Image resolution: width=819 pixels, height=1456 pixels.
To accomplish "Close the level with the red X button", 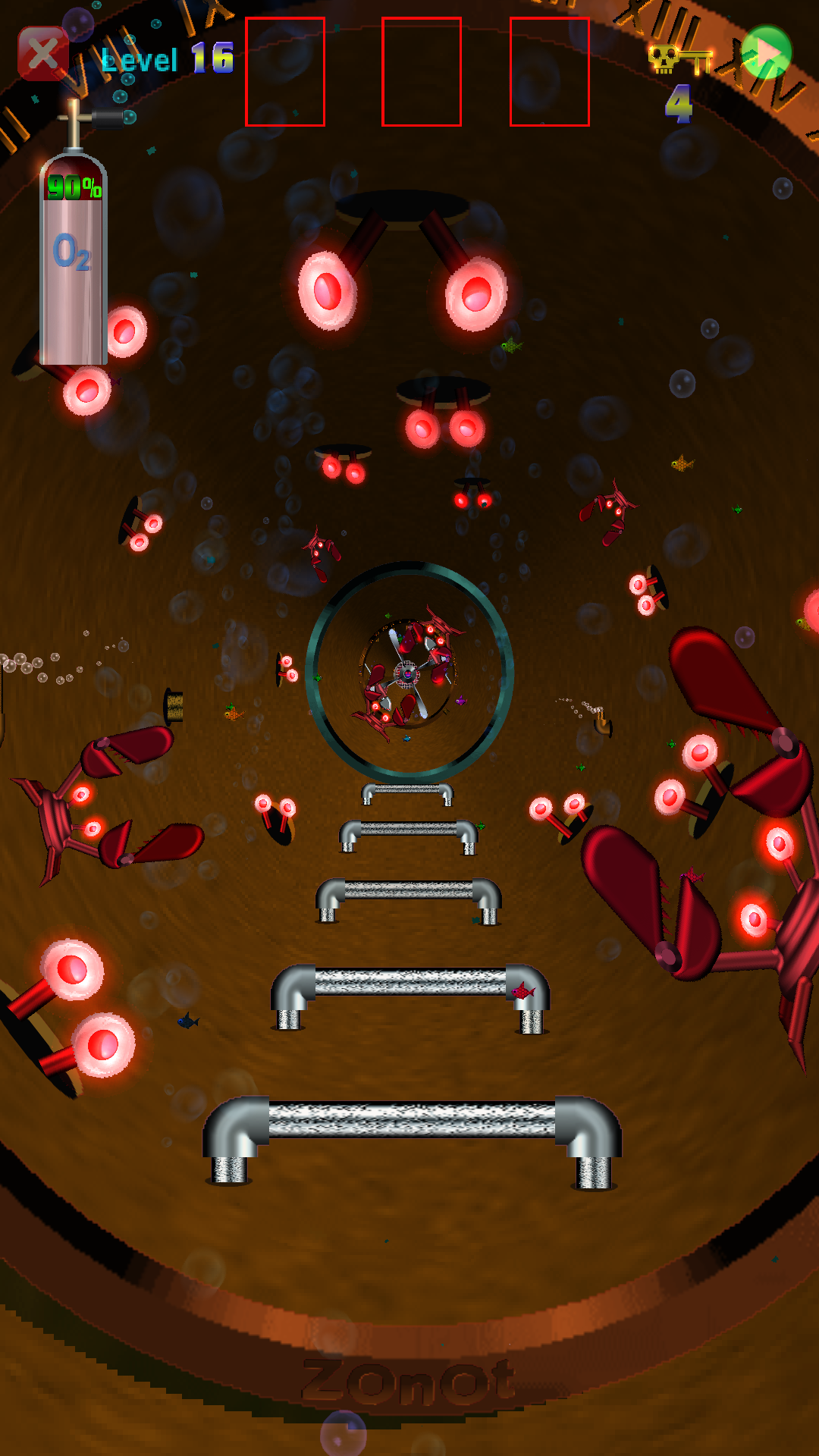I will click(x=43, y=54).
